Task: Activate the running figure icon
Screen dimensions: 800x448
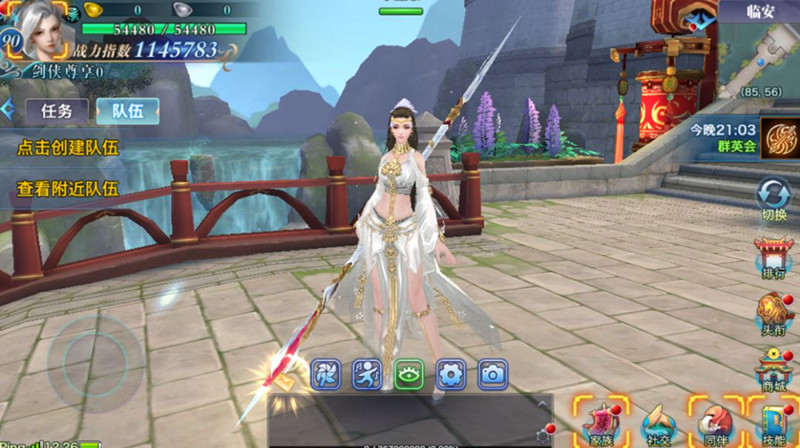Action: point(367,374)
